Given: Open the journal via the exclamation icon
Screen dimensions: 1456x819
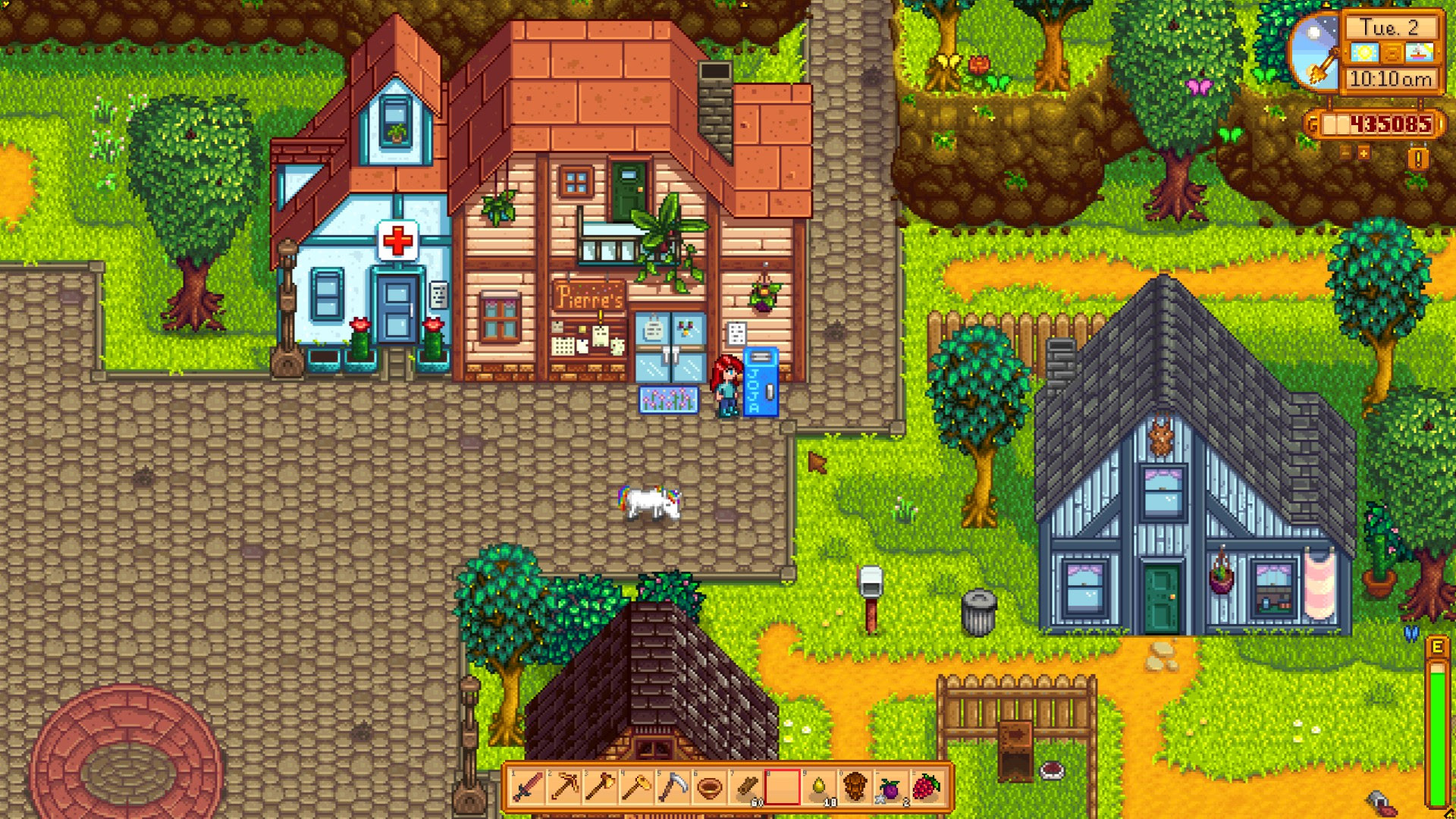Looking at the screenshot, I should click(1417, 157).
